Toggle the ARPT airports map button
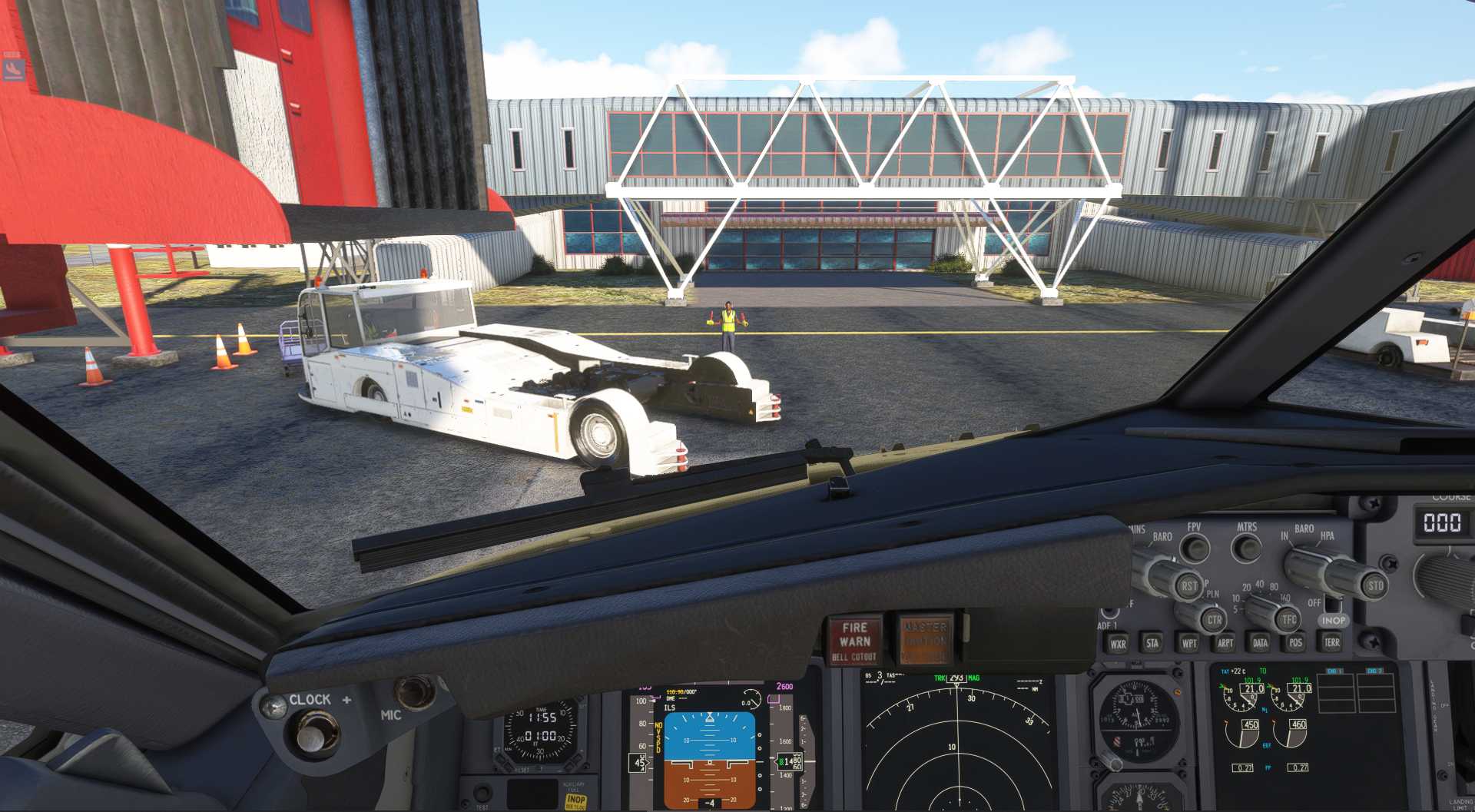1475x812 pixels. tap(1225, 643)
